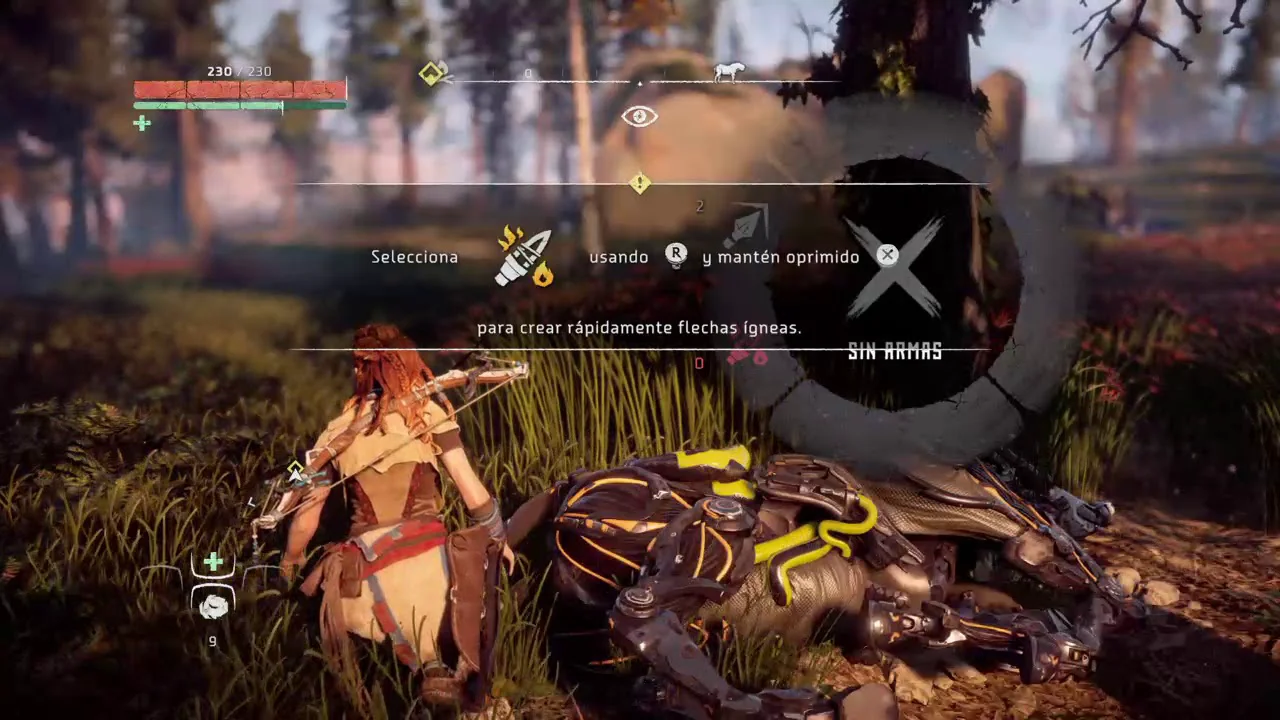Click the yellow diamond quest marker on compass
The image size is (1280, 720).
pyautogui.click(x=432, y=73)
